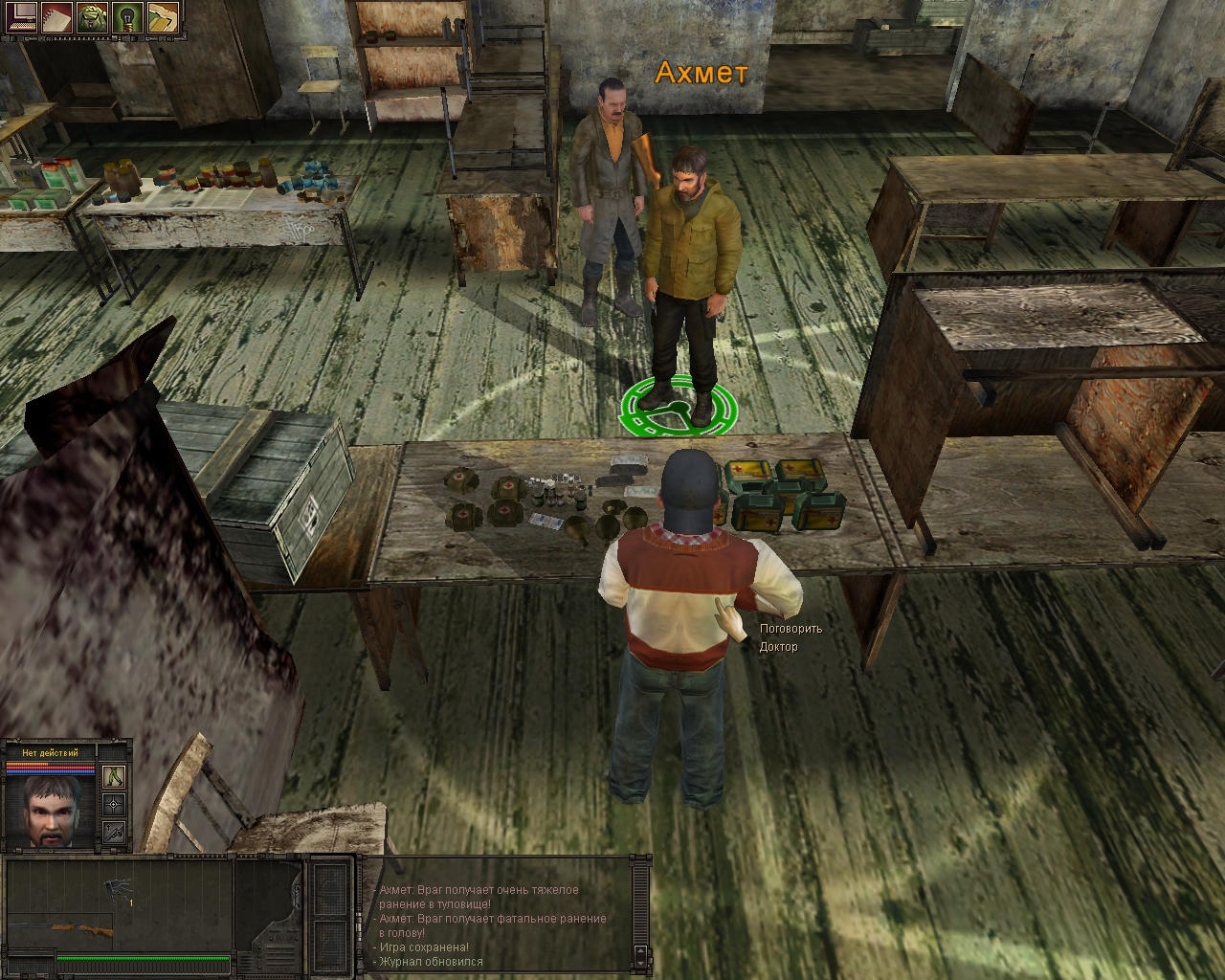Image resolution: width=1225 pixels, height=980 pixels.
Task: Toggle the walking stance button
Action: coord(115,776)
